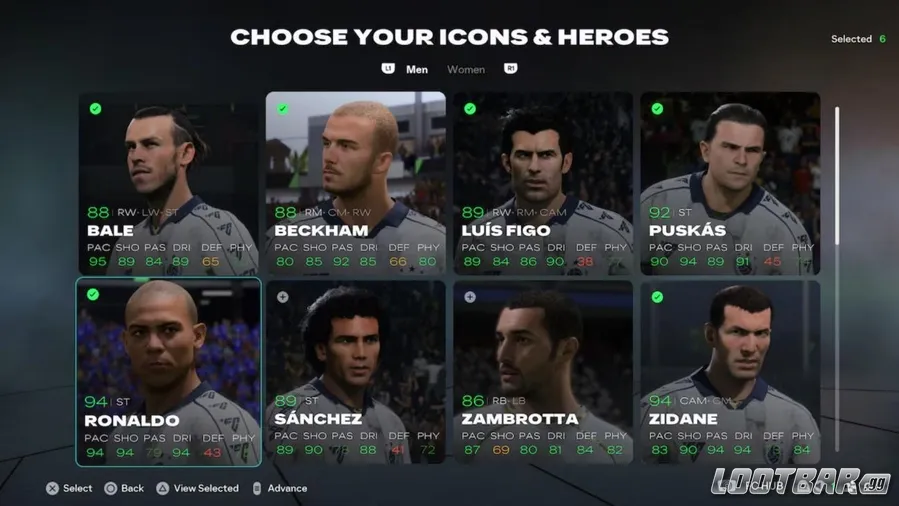Choose the Ronaldo player card
899x506 pixels.
[168, 371]
